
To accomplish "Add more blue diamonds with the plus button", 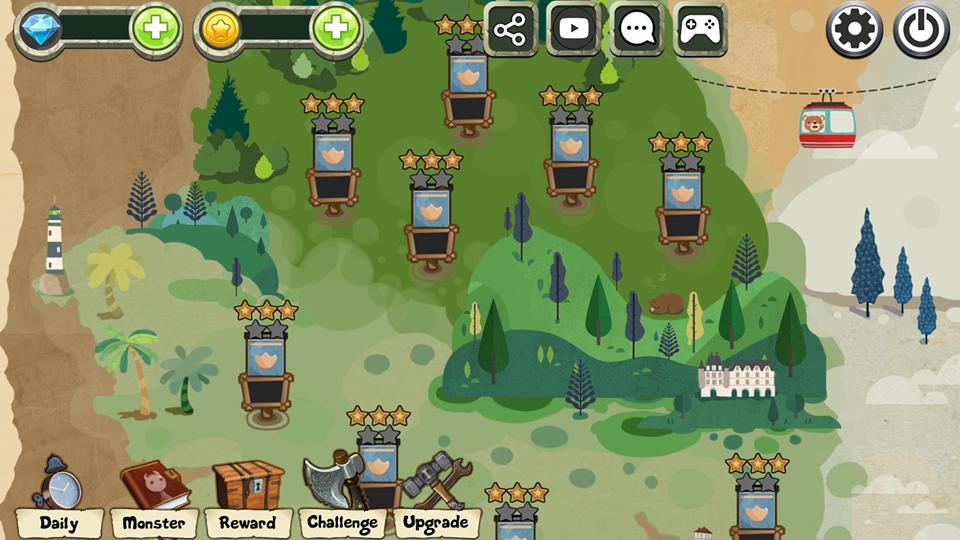I will [155, 29].
